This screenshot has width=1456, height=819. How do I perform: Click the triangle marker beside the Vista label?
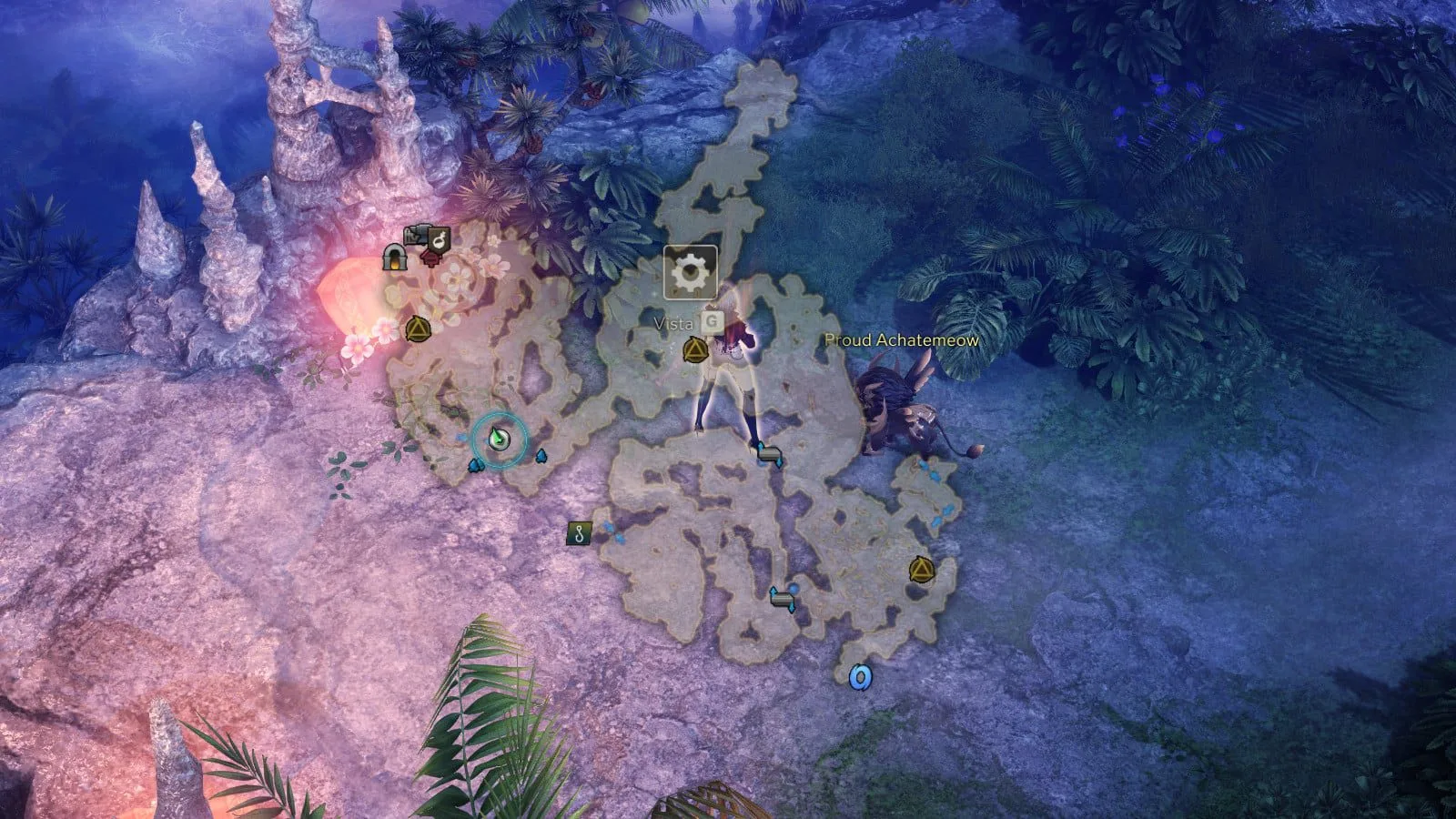pyautogui.click(x=695, y=349)
